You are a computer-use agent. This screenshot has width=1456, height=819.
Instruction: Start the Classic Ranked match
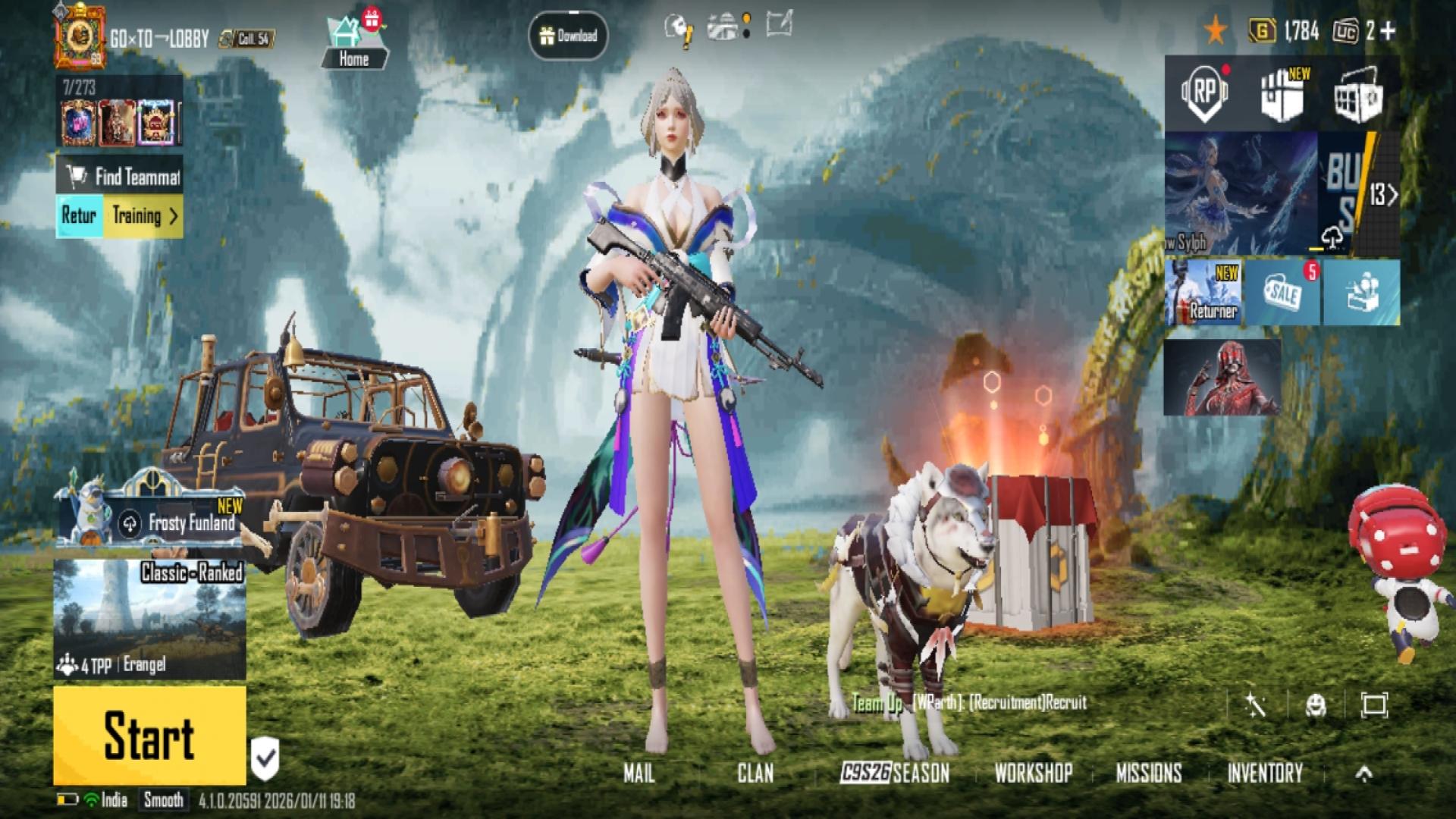coord(149,735)
